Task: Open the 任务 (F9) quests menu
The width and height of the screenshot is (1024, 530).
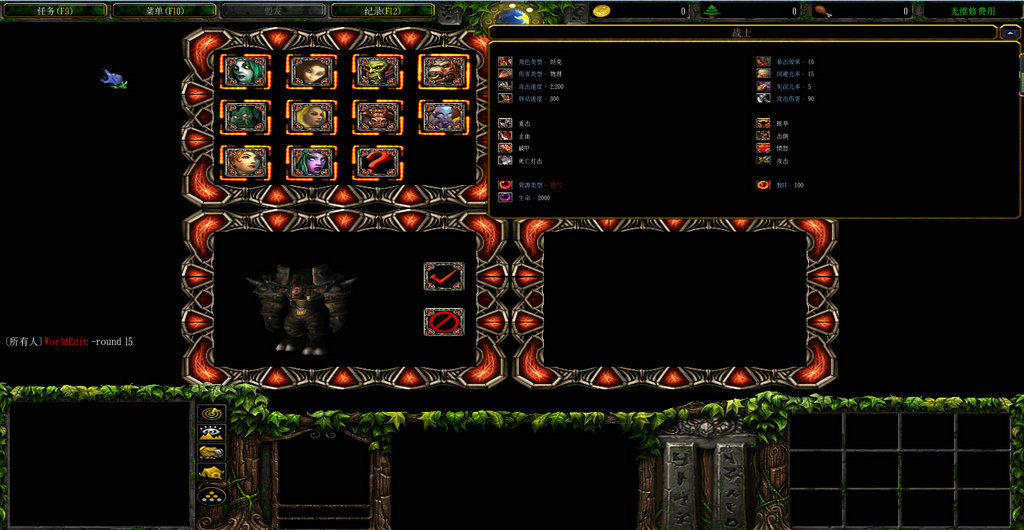Action: coord(54,11)
